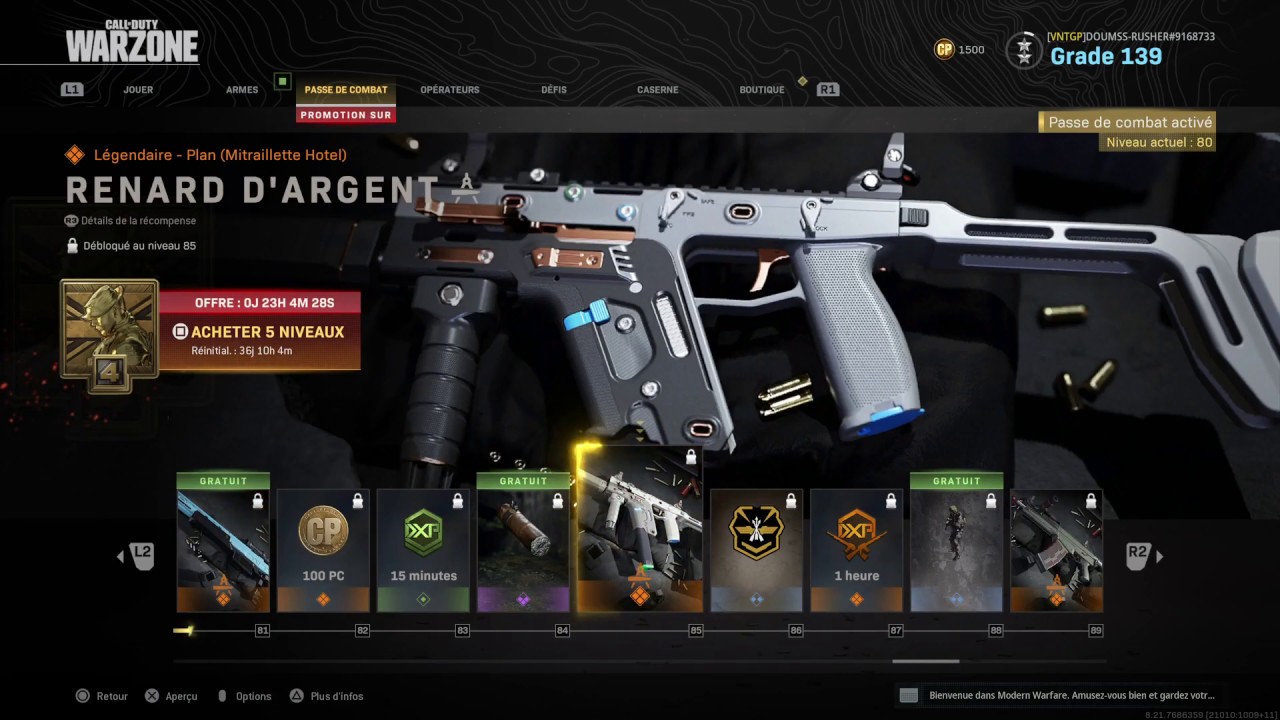Click the CP 1500 currency balance icon
Image resolution: width=1280 pixels, height=720 pixels.
(x=944, y=49)
